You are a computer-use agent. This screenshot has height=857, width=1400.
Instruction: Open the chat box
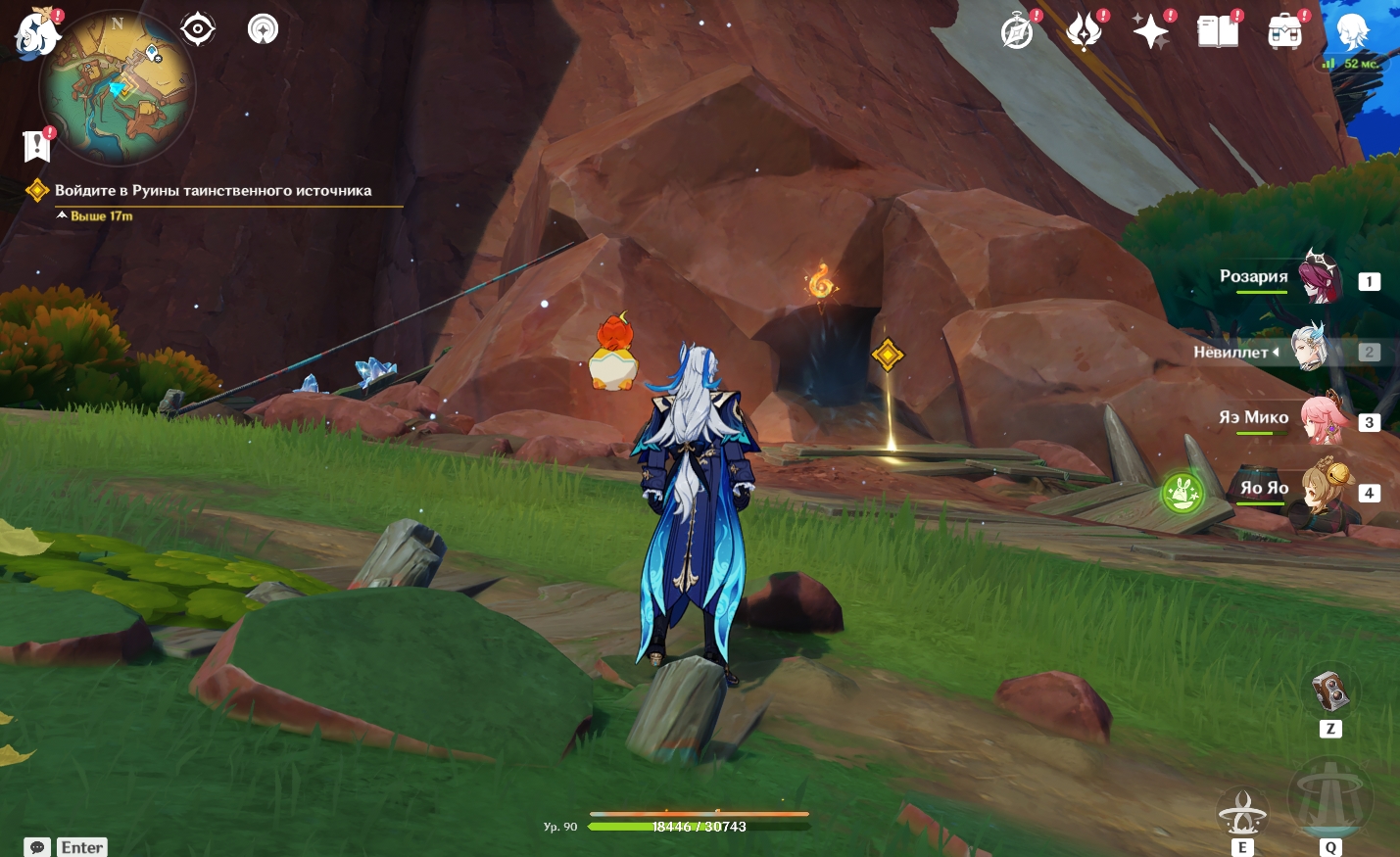(37, 847)
